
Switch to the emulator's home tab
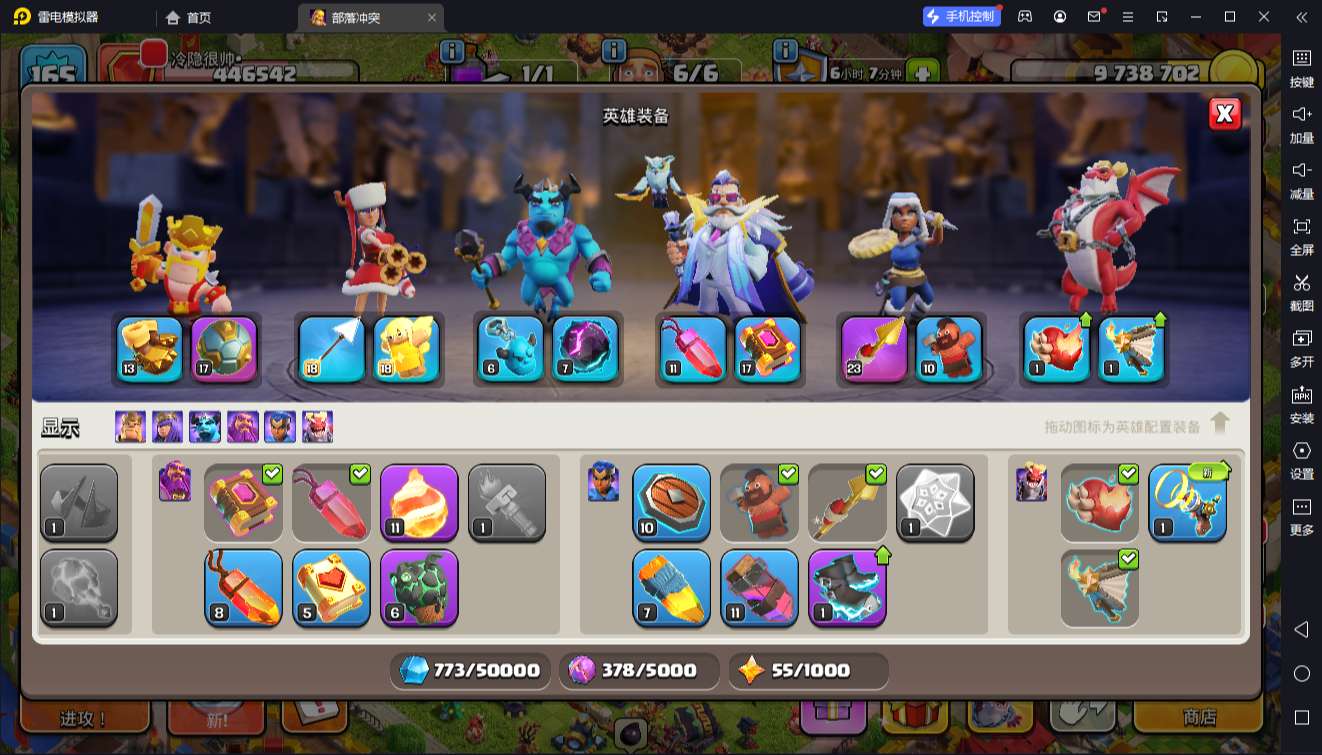pyautogui.click(x=188, y=17)
